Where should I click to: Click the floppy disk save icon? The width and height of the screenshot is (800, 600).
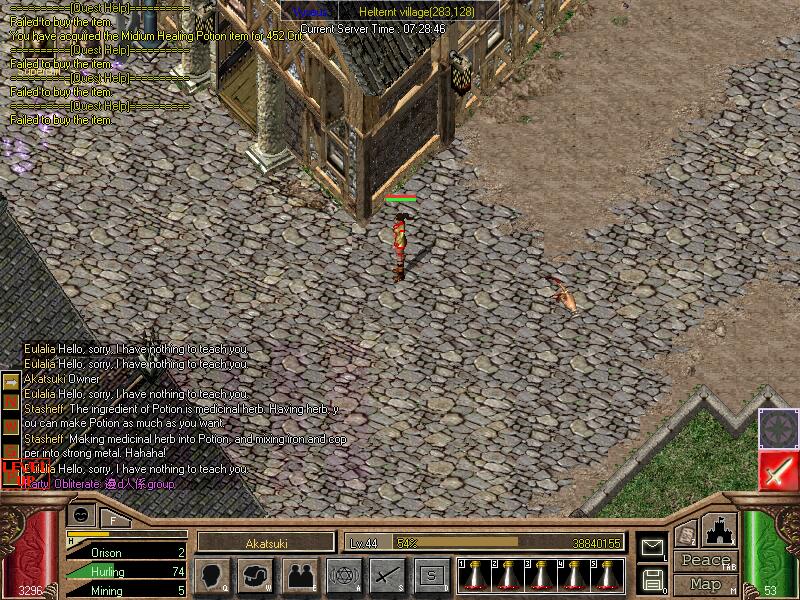(x=652, y=579)
